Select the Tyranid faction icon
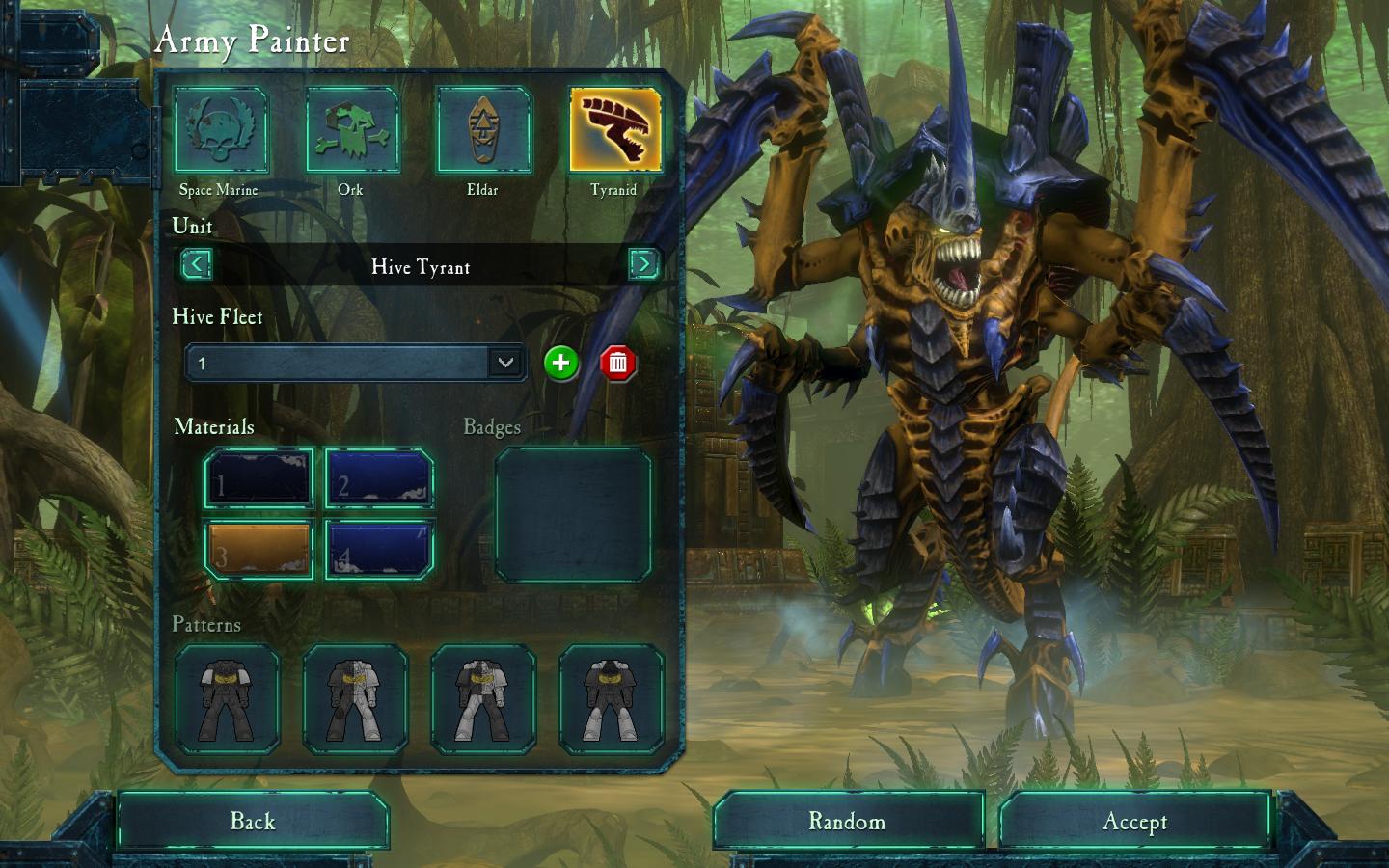This screenshot has height=868, width=1389. pyautogui.click(x=614, y=131)
